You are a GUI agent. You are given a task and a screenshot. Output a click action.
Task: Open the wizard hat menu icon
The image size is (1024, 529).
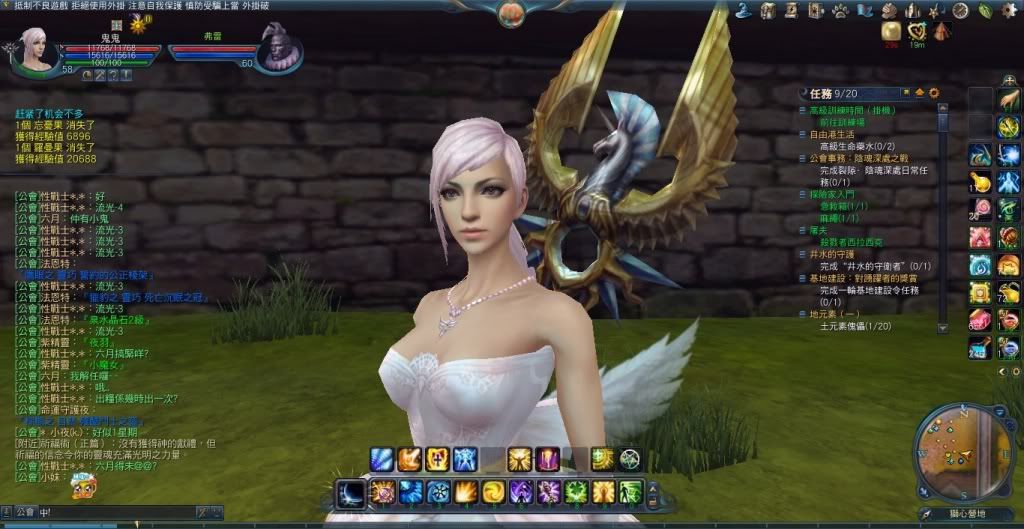click(745, 10)
